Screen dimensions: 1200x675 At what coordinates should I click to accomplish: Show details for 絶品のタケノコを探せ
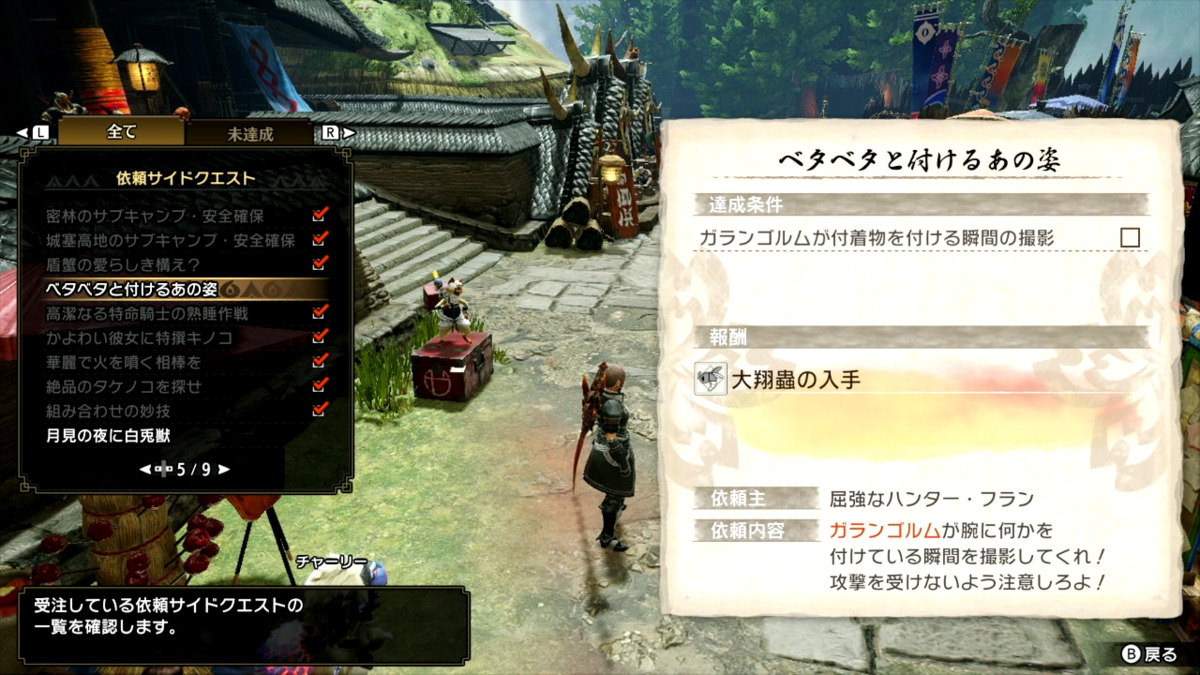point(124,386)
